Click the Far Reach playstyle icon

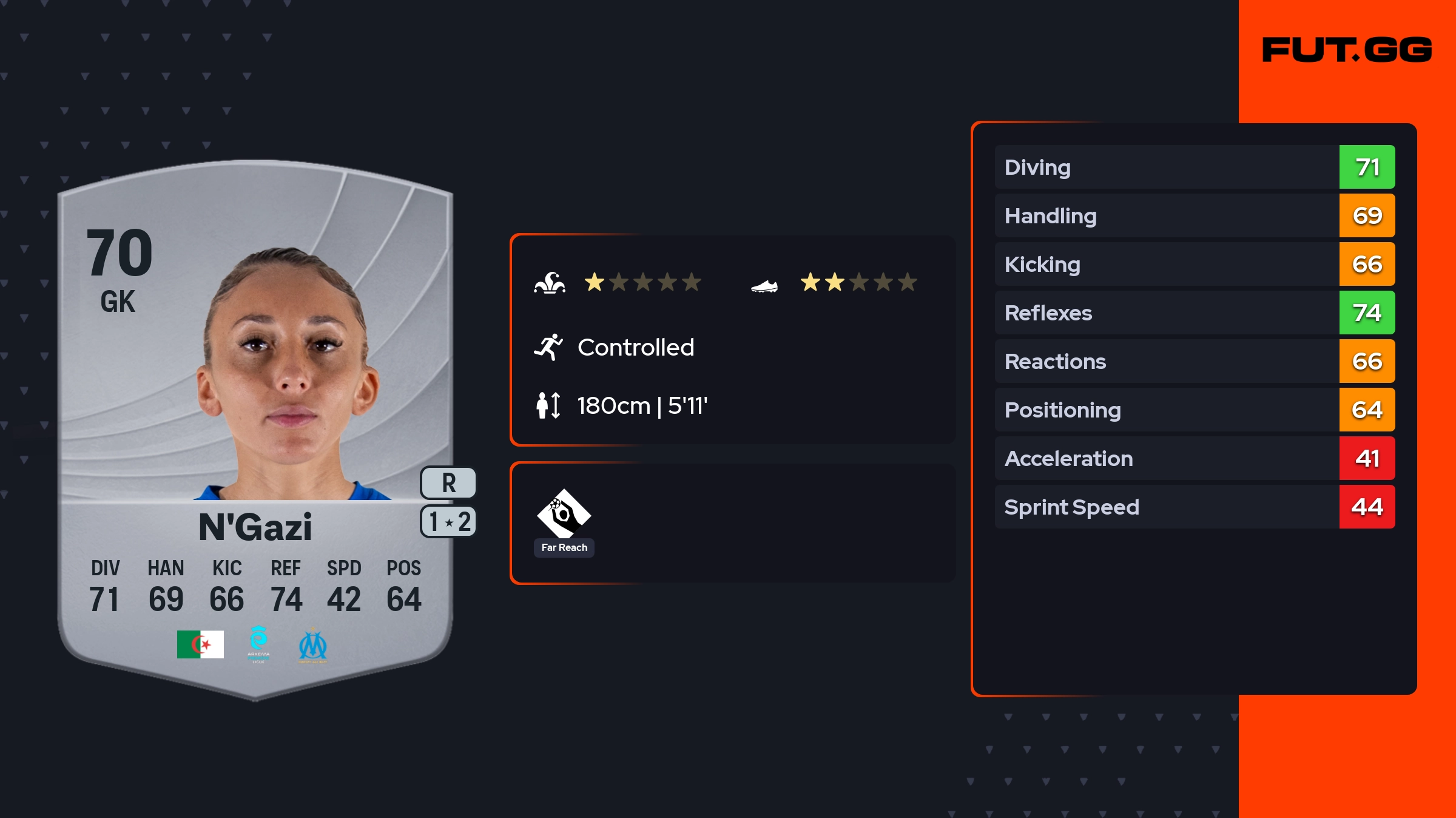(x=564, y=515)
